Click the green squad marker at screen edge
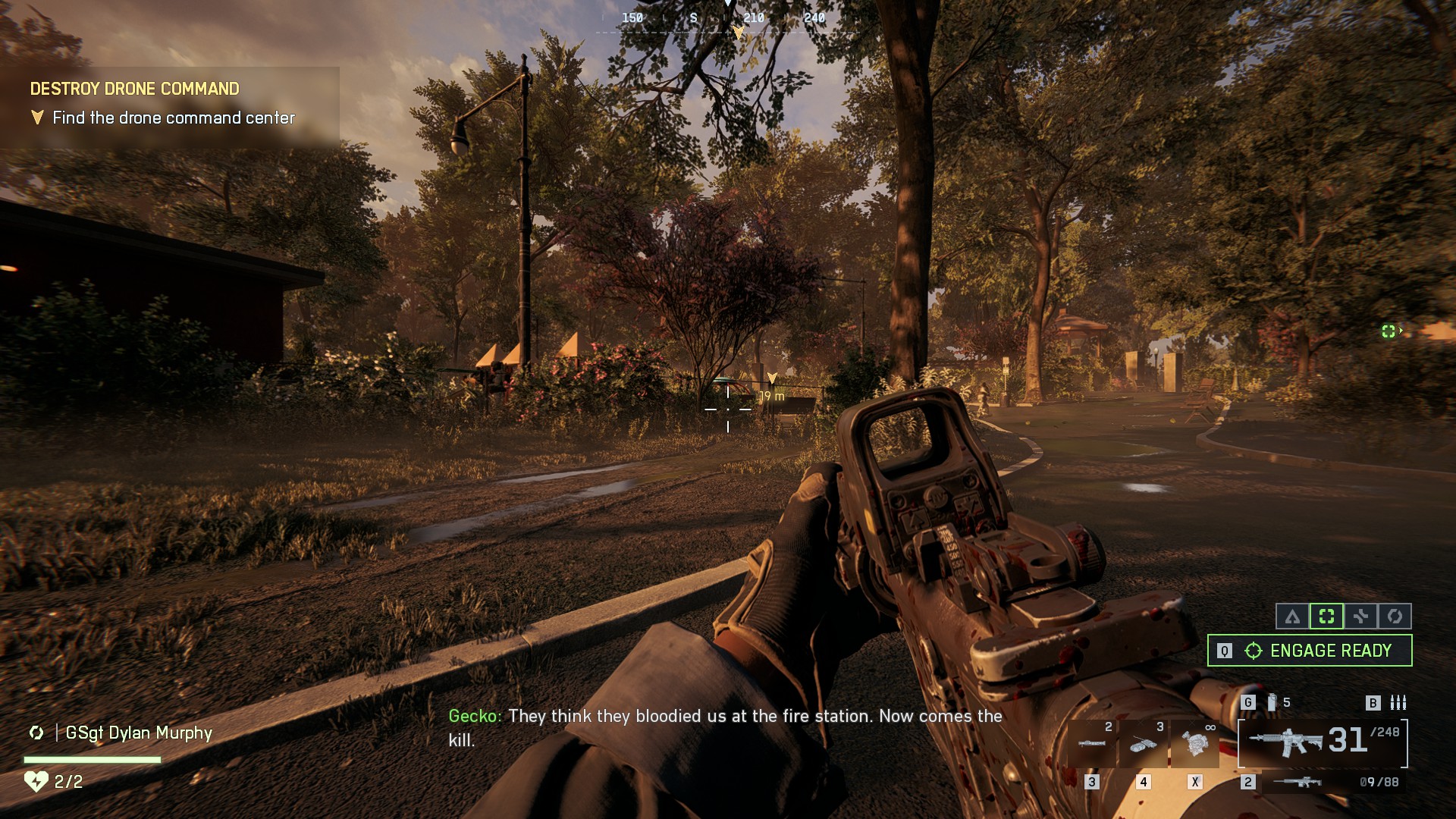 tap(1389, 331)
